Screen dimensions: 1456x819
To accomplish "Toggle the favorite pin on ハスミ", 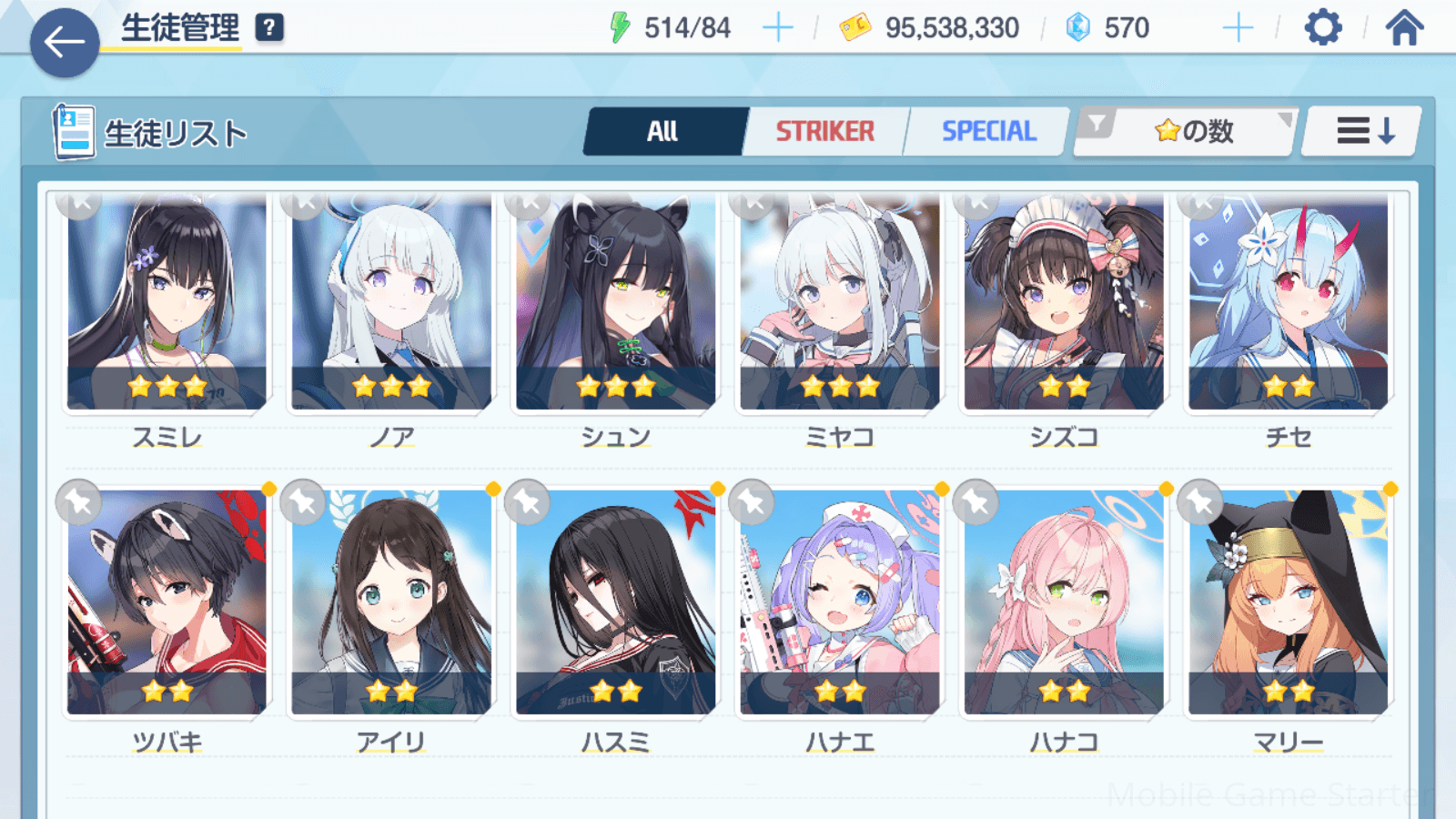I will tap(529, 502).
